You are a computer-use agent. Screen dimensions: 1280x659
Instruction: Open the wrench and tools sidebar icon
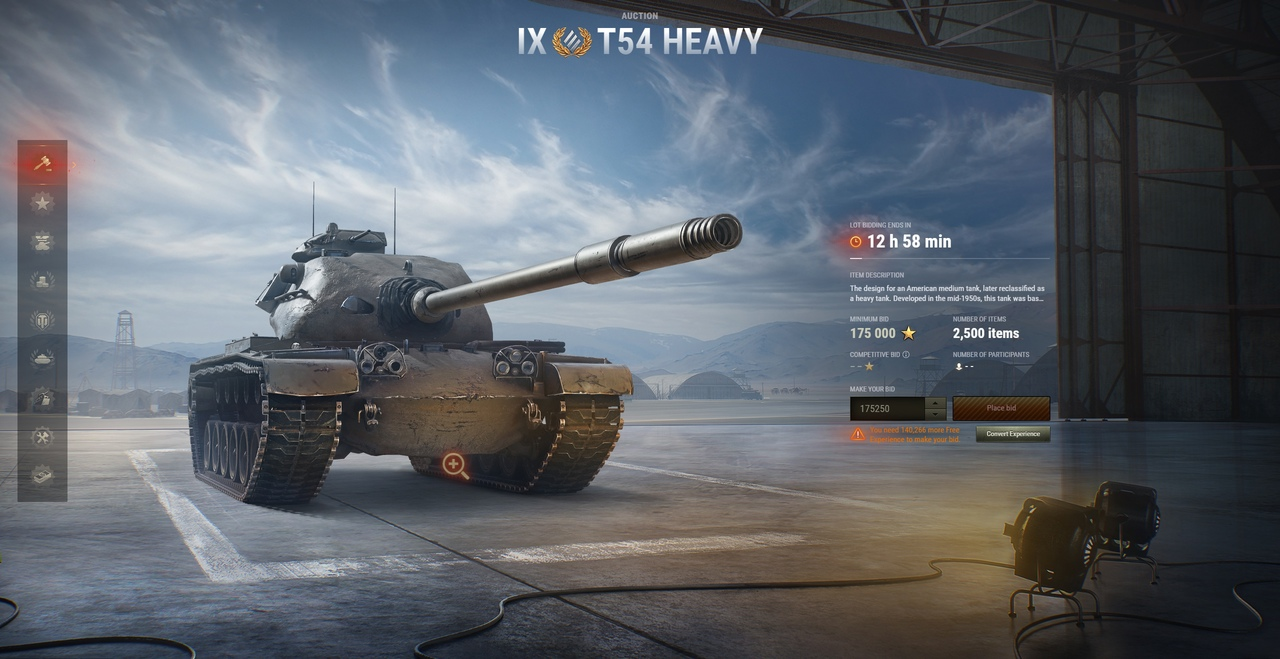42,437
